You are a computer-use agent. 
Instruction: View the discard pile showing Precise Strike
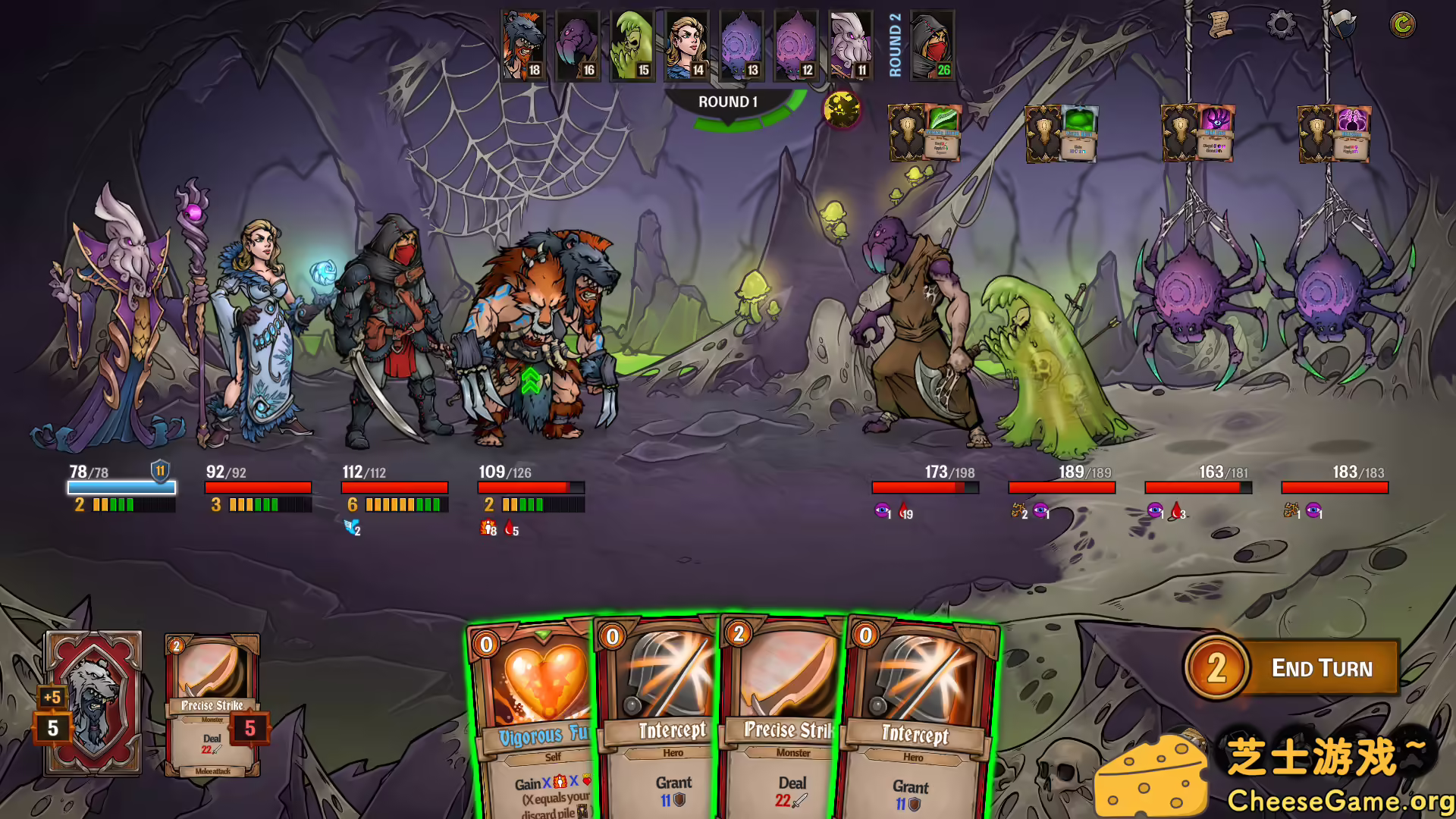click(x=212, y=705)
